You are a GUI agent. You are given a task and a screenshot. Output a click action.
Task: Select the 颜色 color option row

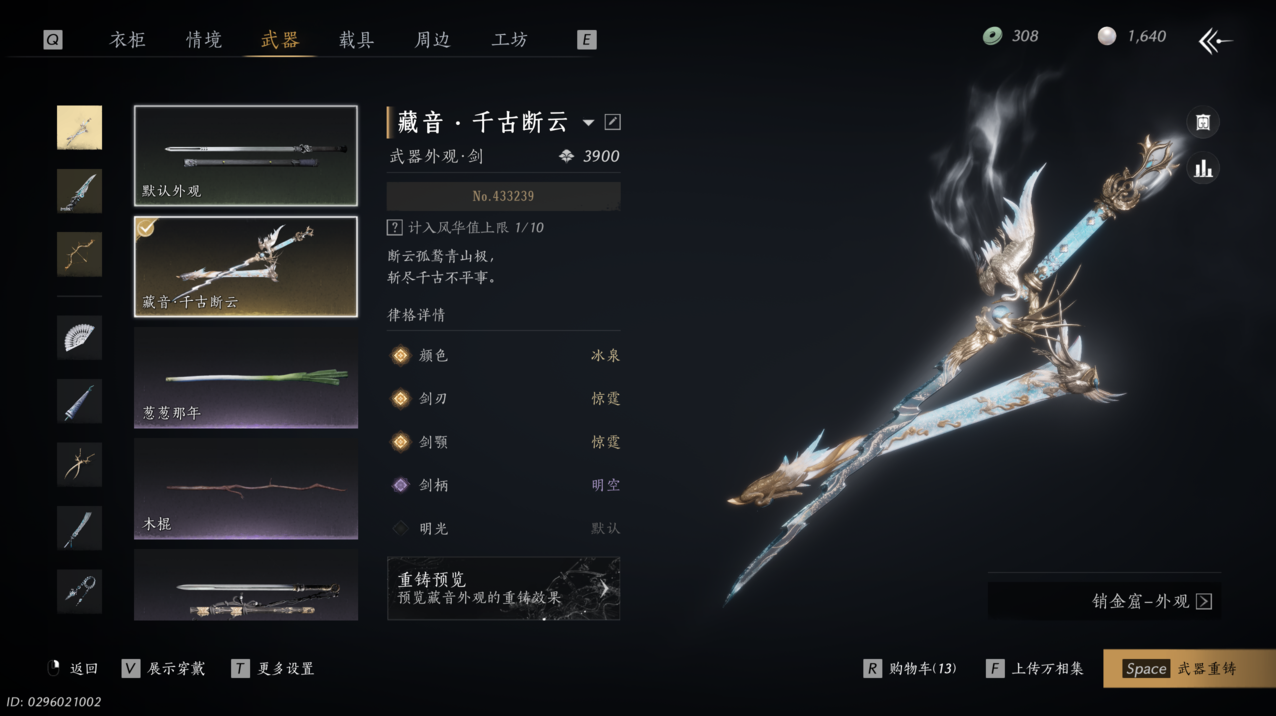[x=503, y=356]
